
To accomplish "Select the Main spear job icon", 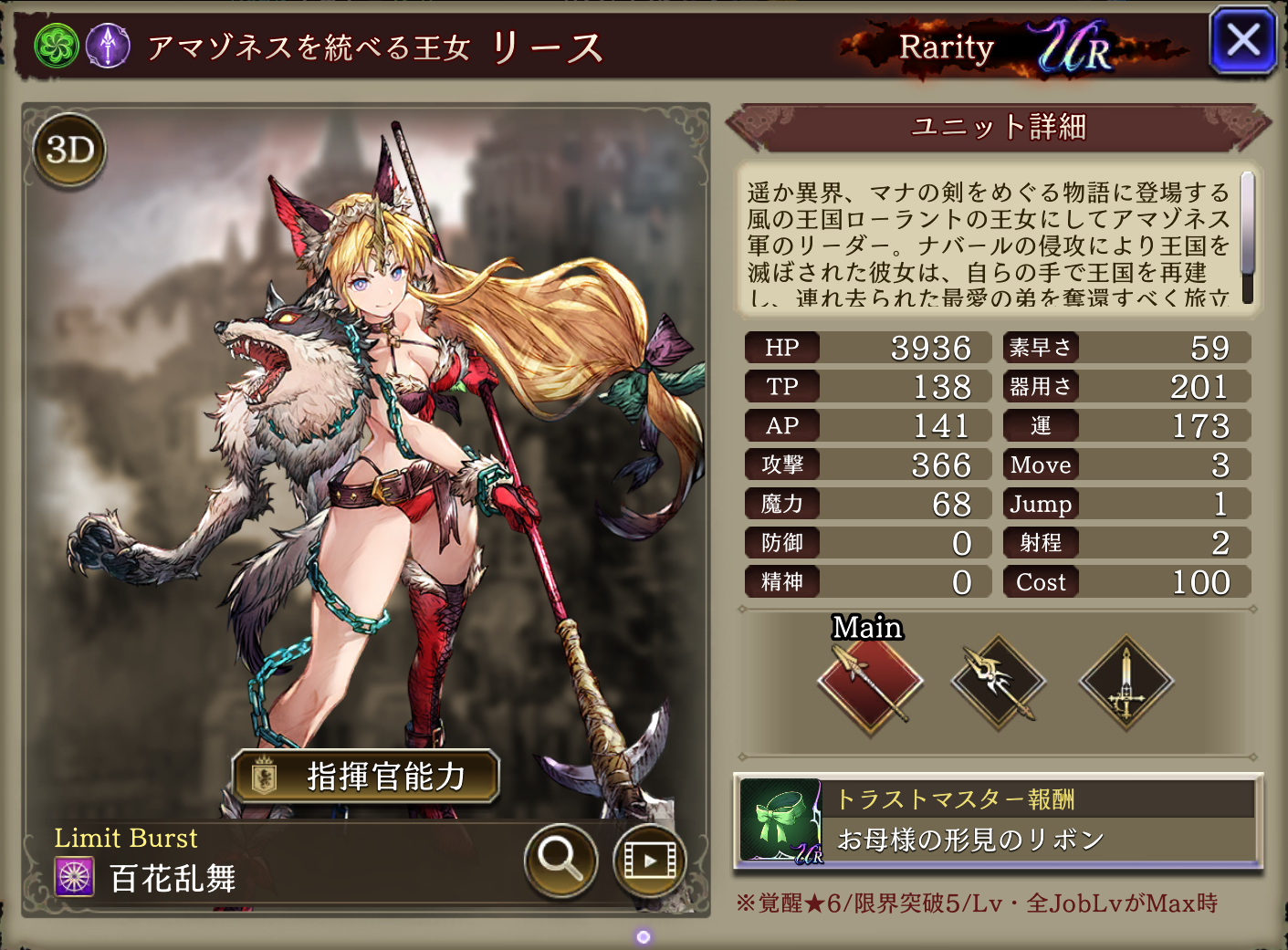I will [870, 681].
